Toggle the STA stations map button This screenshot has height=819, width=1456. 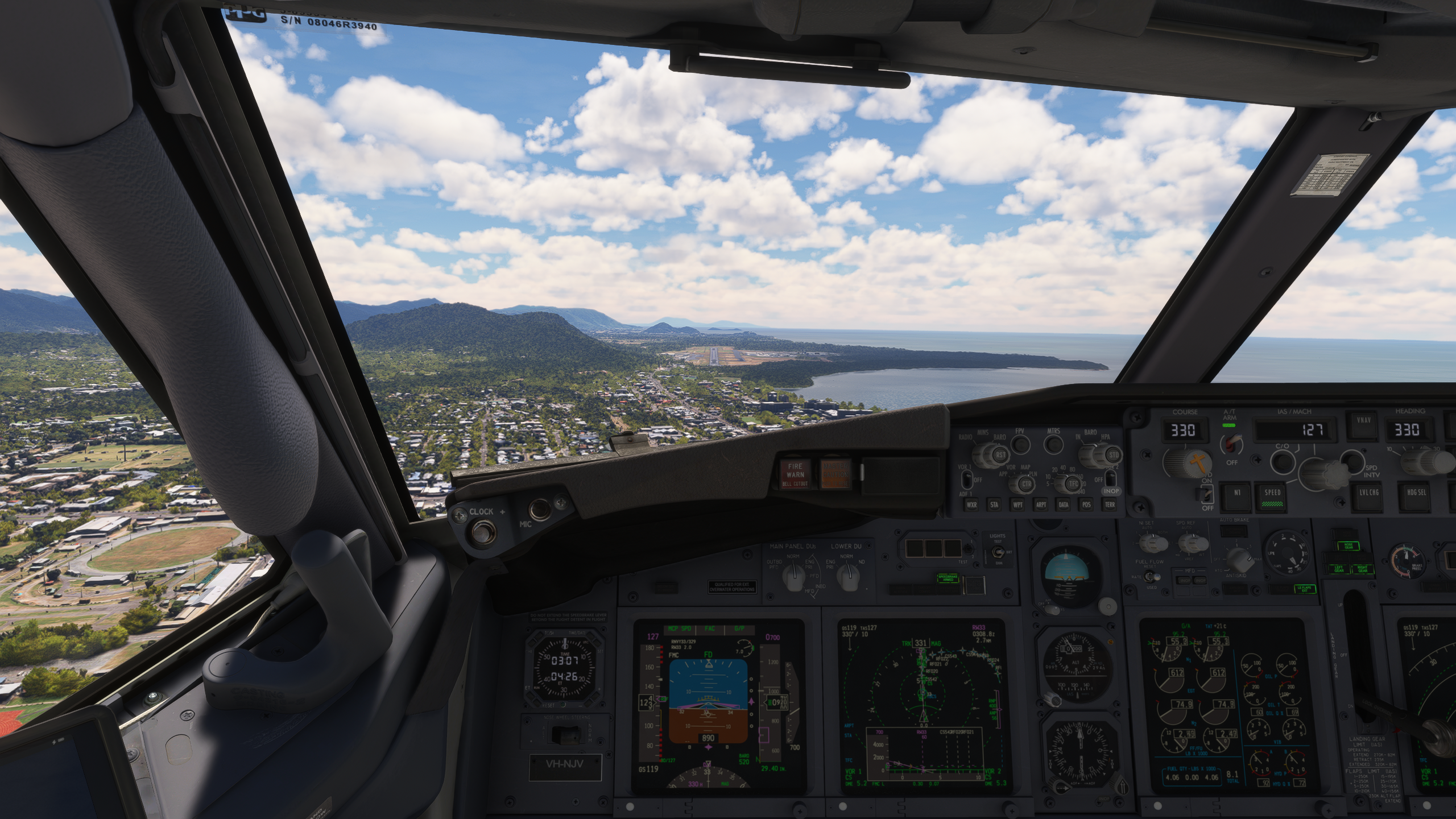coord(994,504)
